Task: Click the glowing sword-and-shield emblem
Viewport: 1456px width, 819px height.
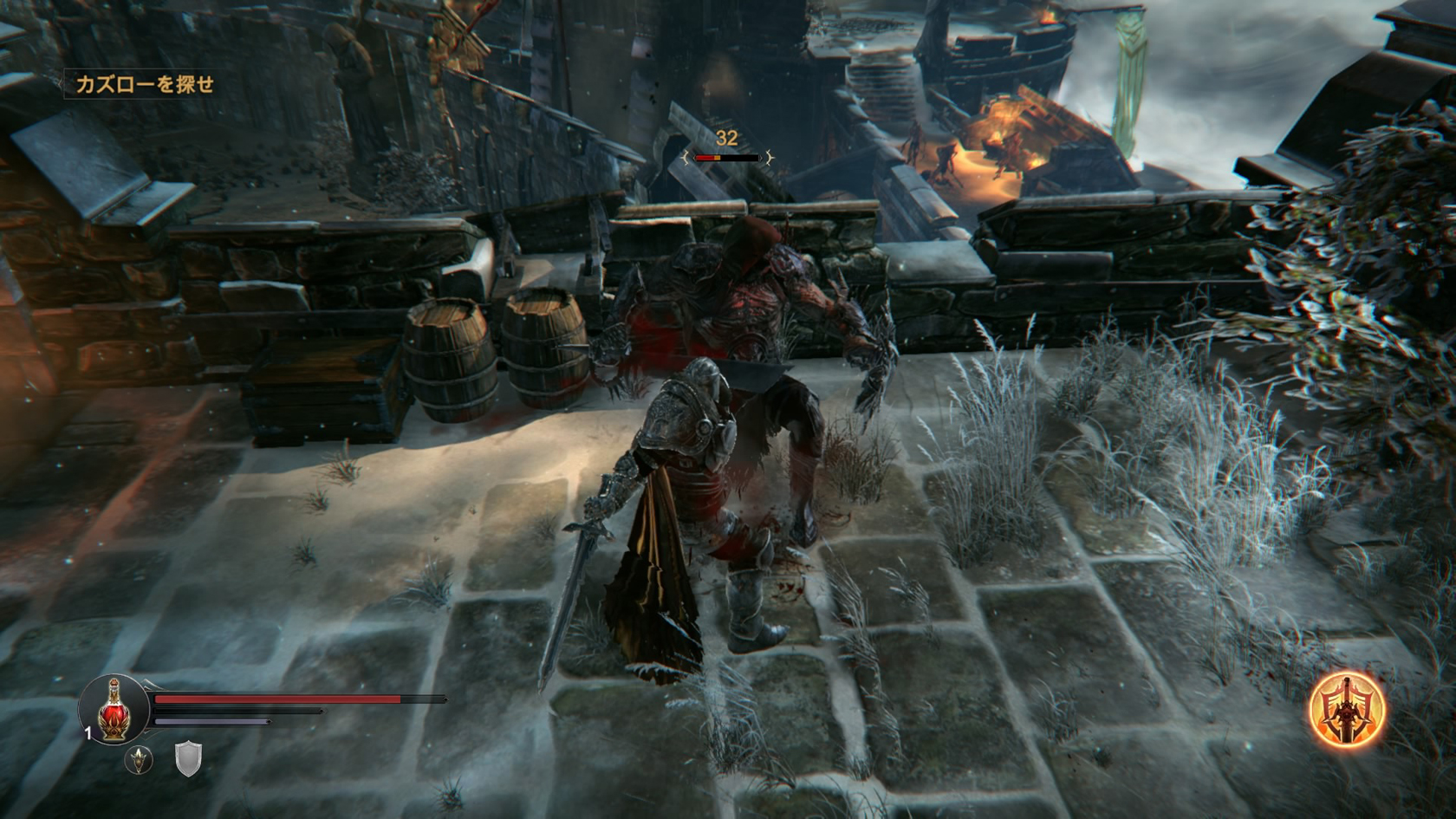Action: click(1346, 711)
